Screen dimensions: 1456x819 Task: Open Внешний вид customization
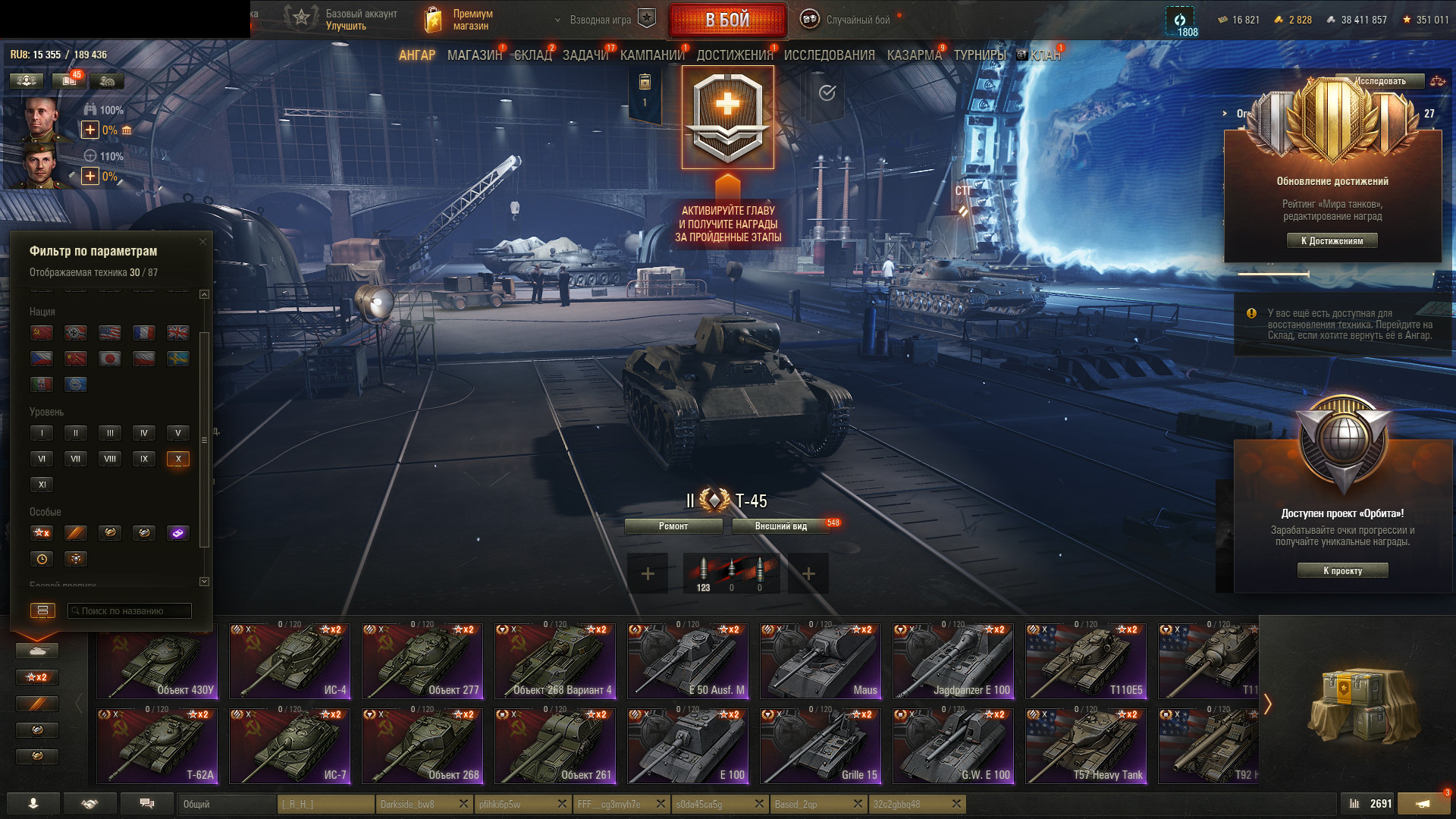point(780,526)
